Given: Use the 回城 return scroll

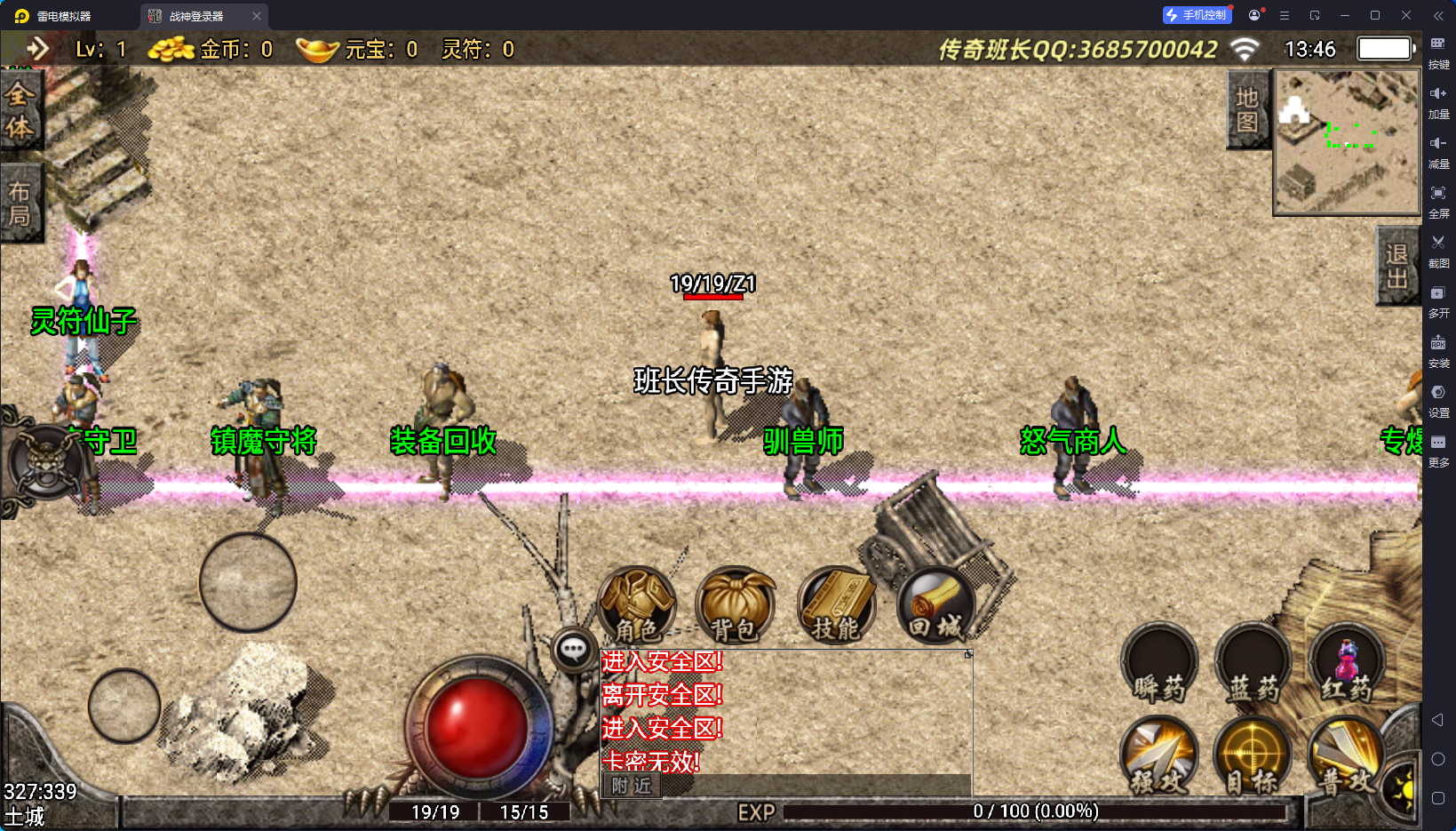Looking at the screenshot, I should (935, 606).
